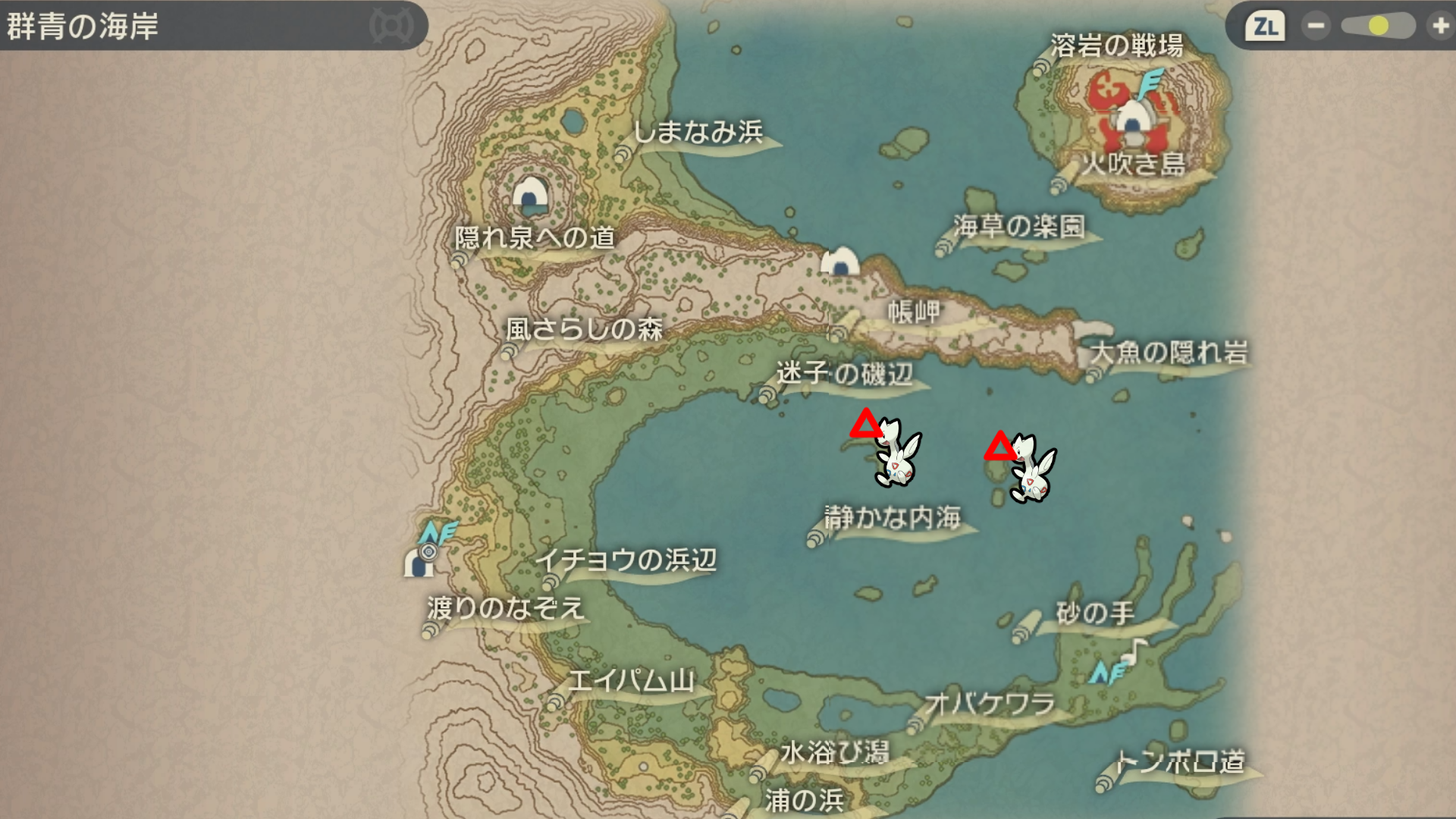Choose the 海草の楽園 location label
Screen dimensions: 1456x819
[x=1019, y=226]
